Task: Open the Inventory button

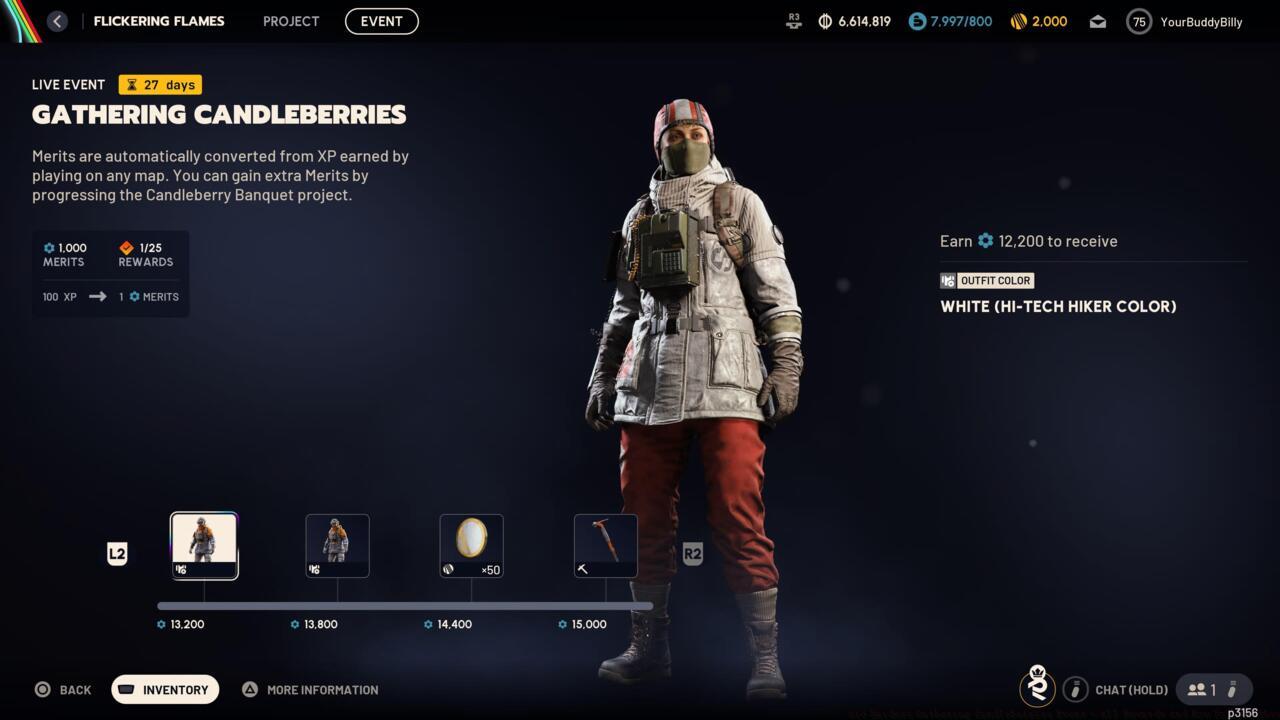Action: coord(165,689)
